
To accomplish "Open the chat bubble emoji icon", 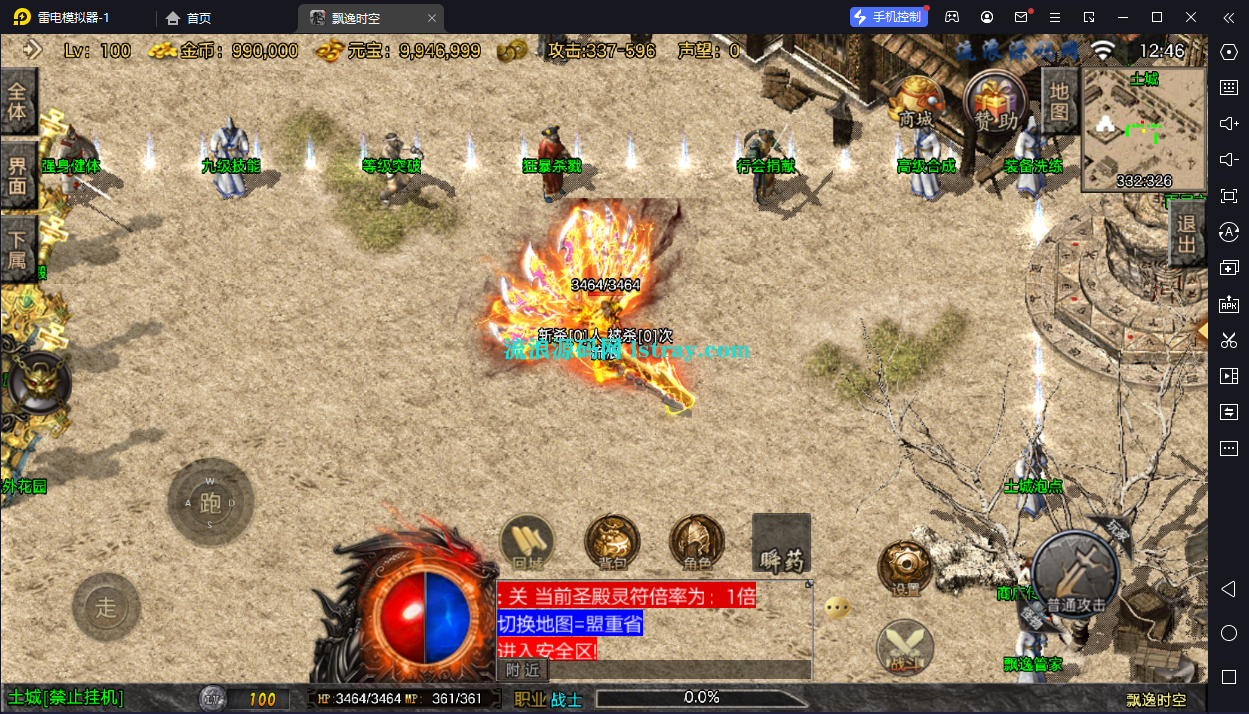I will (838, 607).
